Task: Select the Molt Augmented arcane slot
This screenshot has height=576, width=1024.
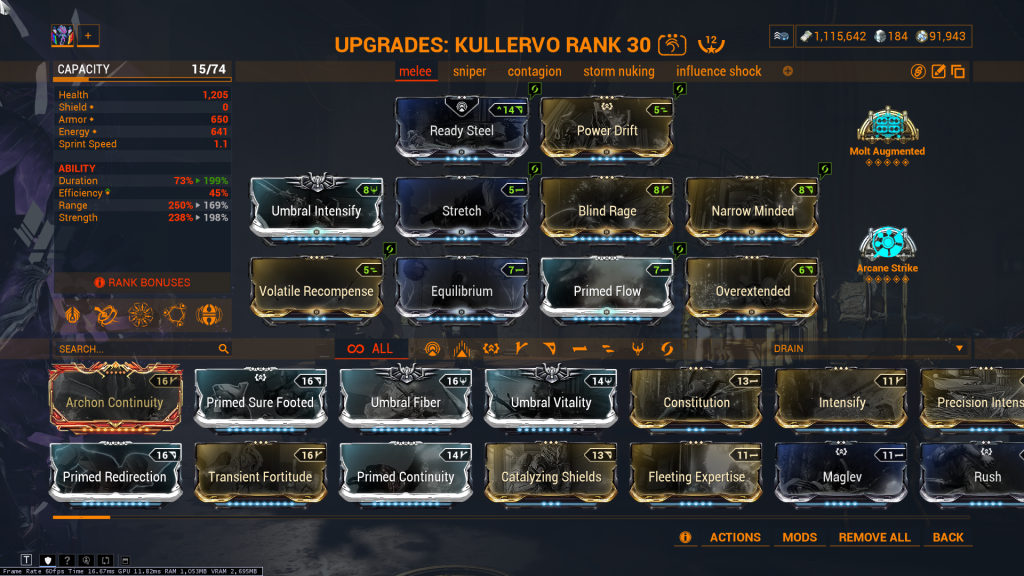Action: (887, 130)
